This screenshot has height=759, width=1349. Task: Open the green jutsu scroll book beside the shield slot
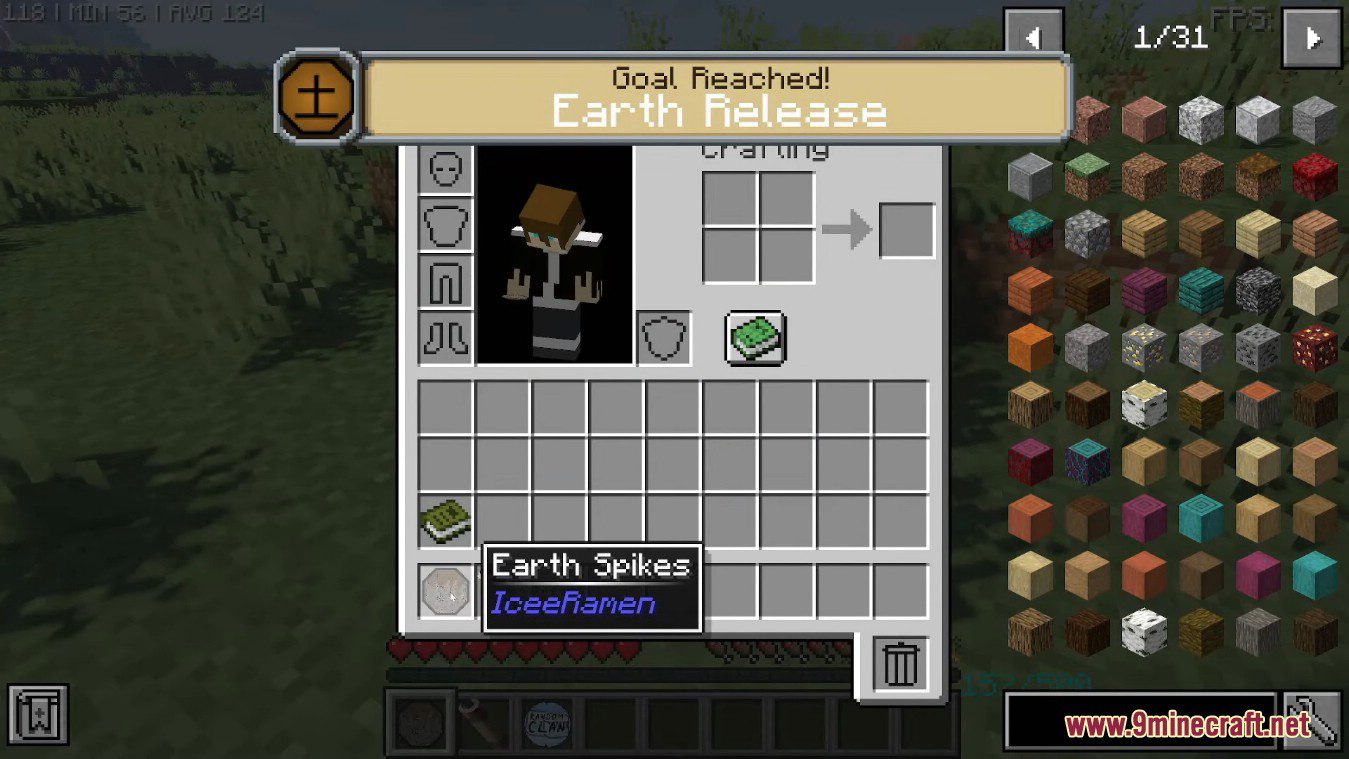(755, 338)
